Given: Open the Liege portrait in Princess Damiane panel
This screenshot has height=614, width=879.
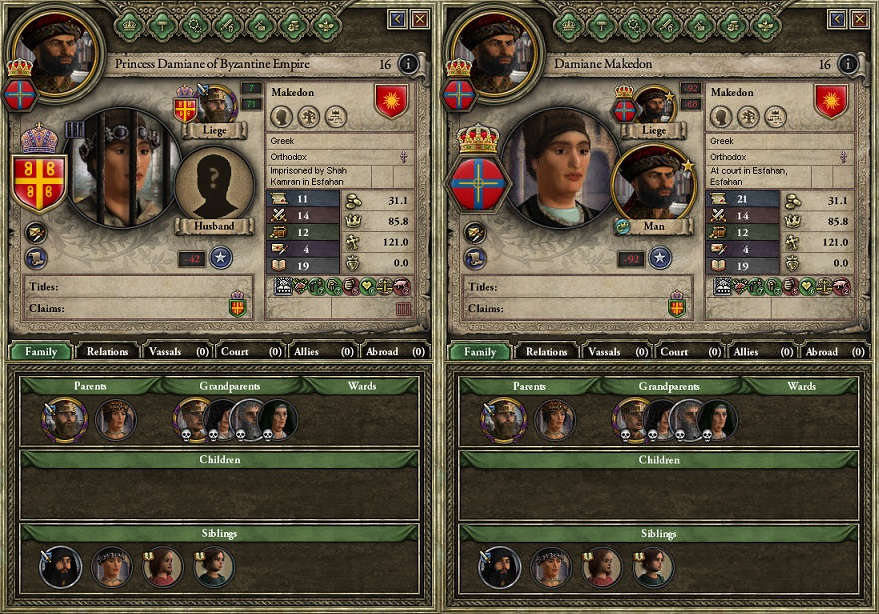Looking at the screenshot, I should pyautogui.click(x=218, y=104).
